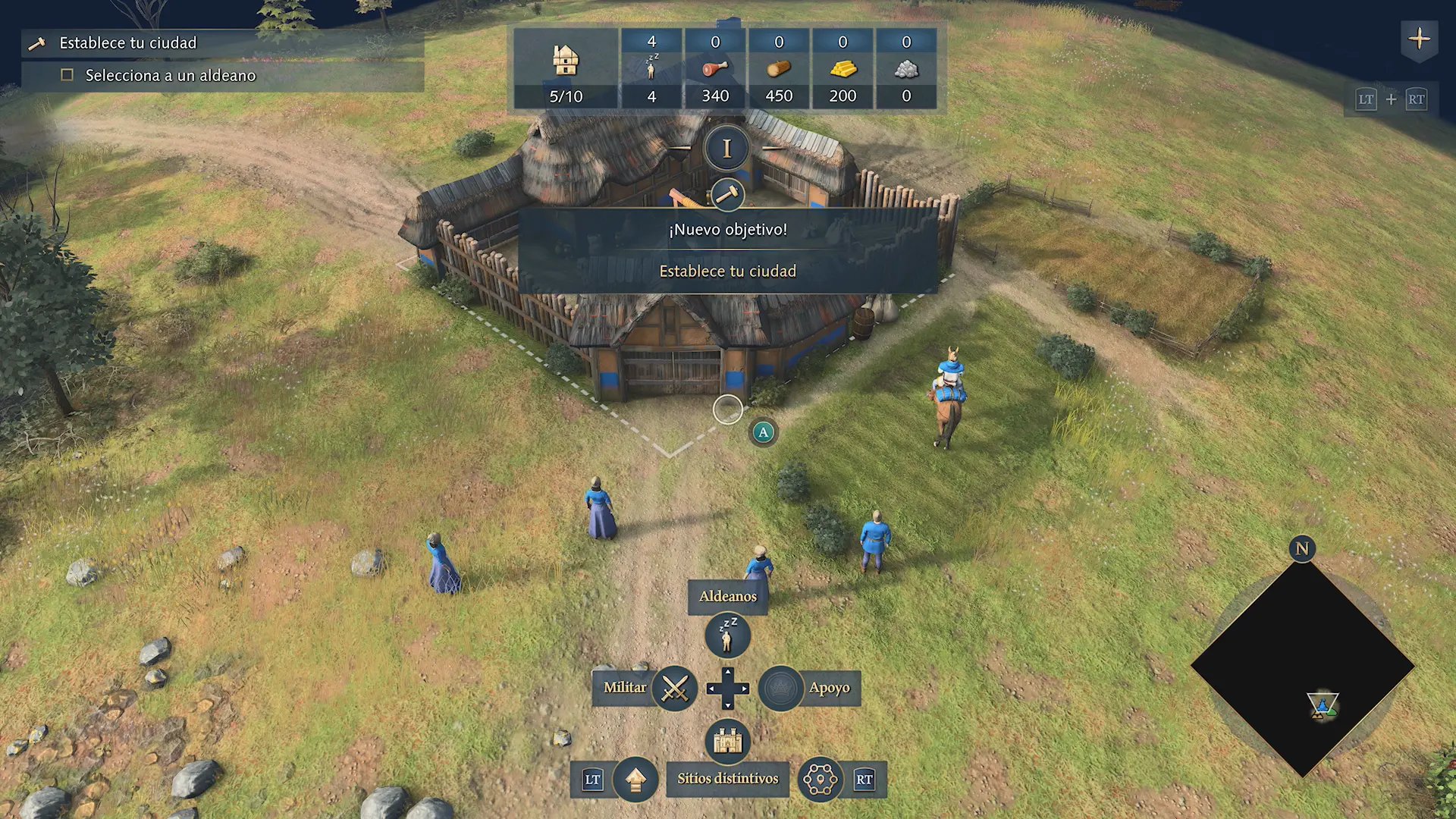Click the N compass marker on minimap
This screenshot has width=1456, height=819.
coord(1302,548)
